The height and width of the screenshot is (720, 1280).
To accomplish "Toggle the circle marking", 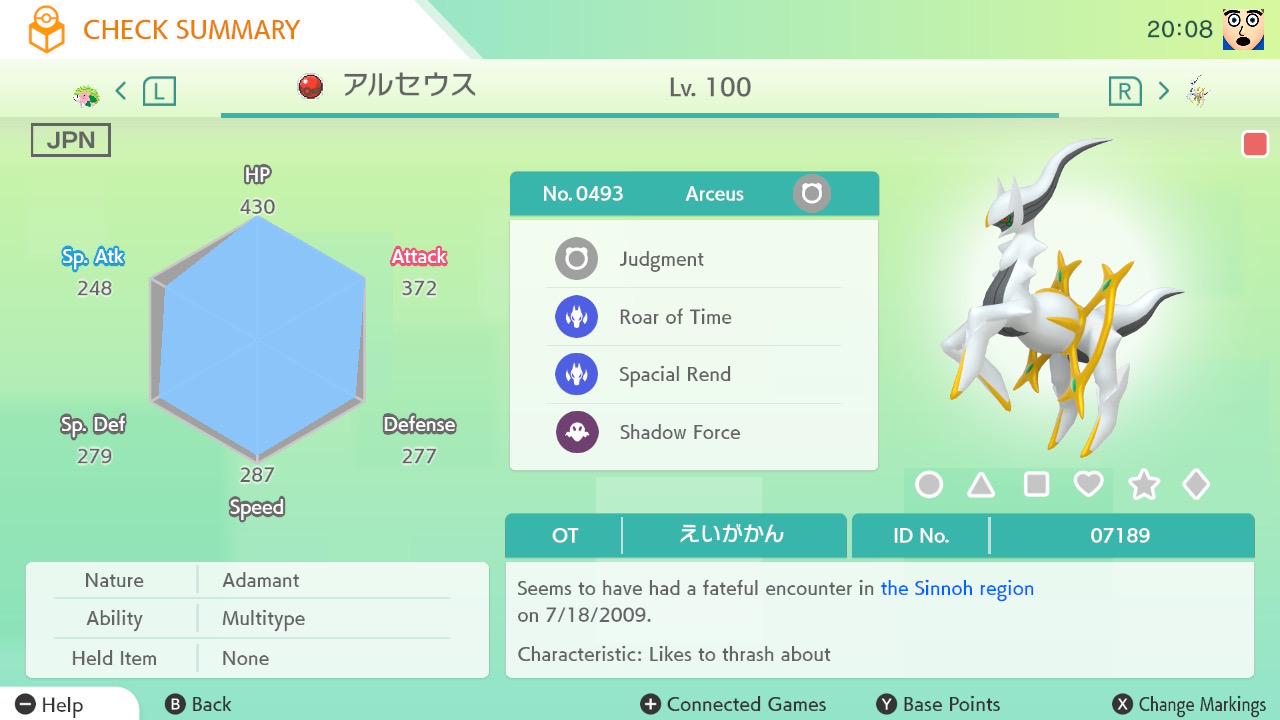I will pos(929,485).
